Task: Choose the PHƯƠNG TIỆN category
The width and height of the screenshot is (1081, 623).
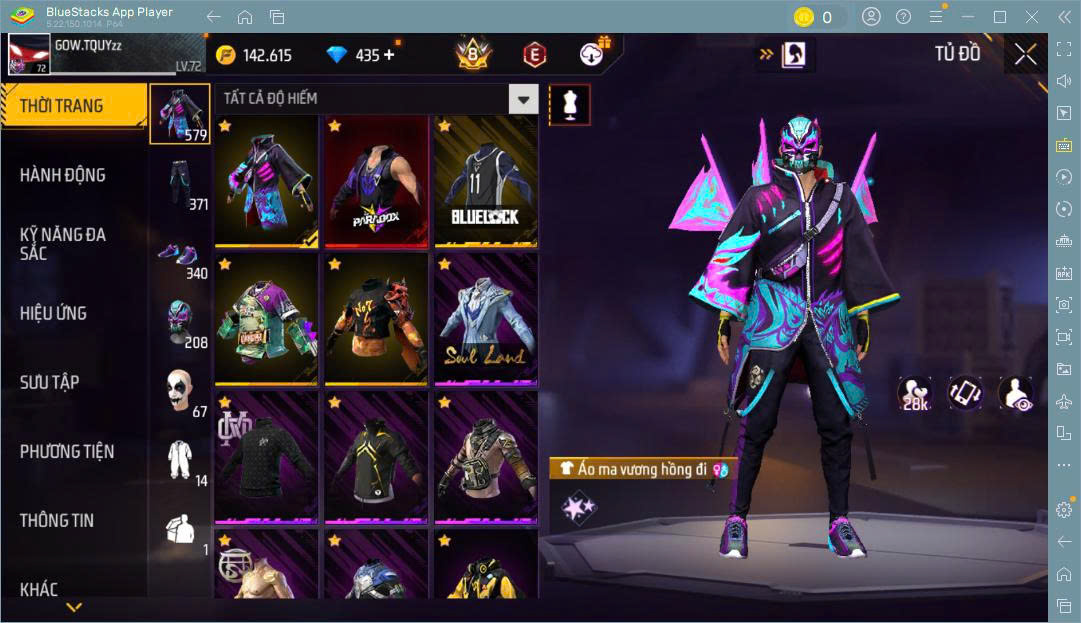Action: 66,451
